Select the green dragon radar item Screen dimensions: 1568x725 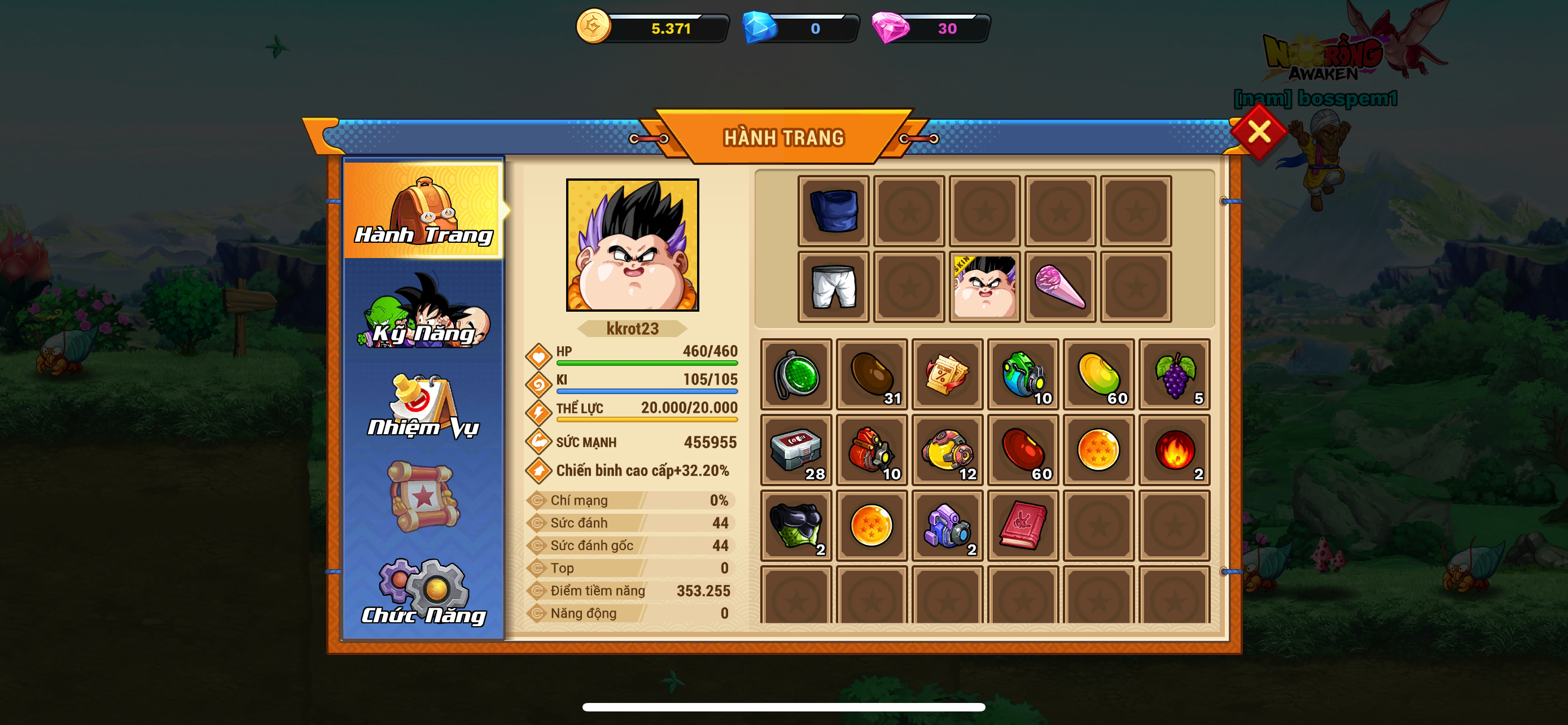coord(796,374)
